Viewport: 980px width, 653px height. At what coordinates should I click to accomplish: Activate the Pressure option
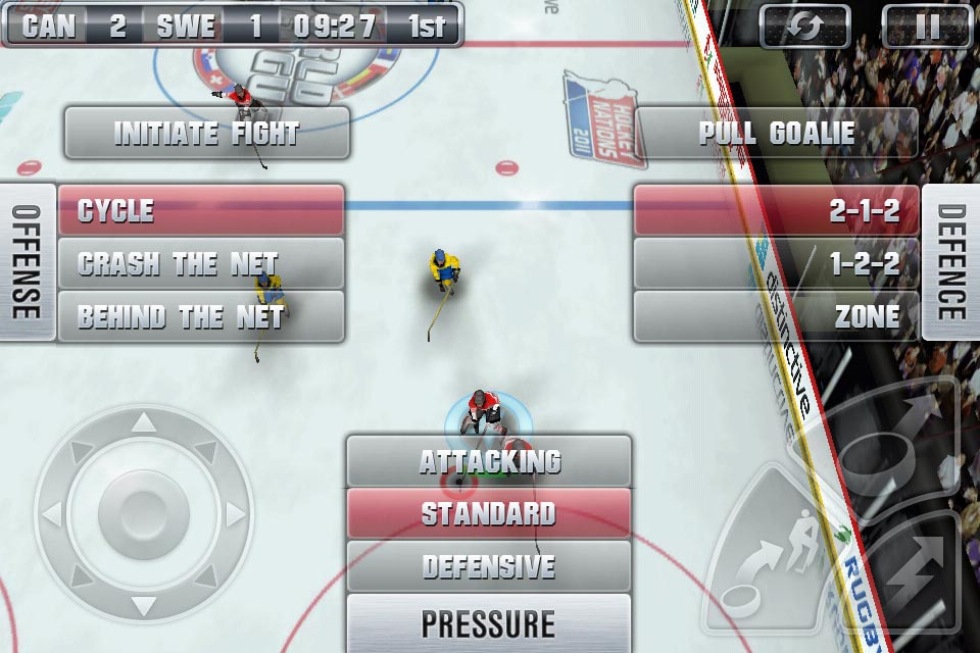pyautogui.click(x=489, y=623)
